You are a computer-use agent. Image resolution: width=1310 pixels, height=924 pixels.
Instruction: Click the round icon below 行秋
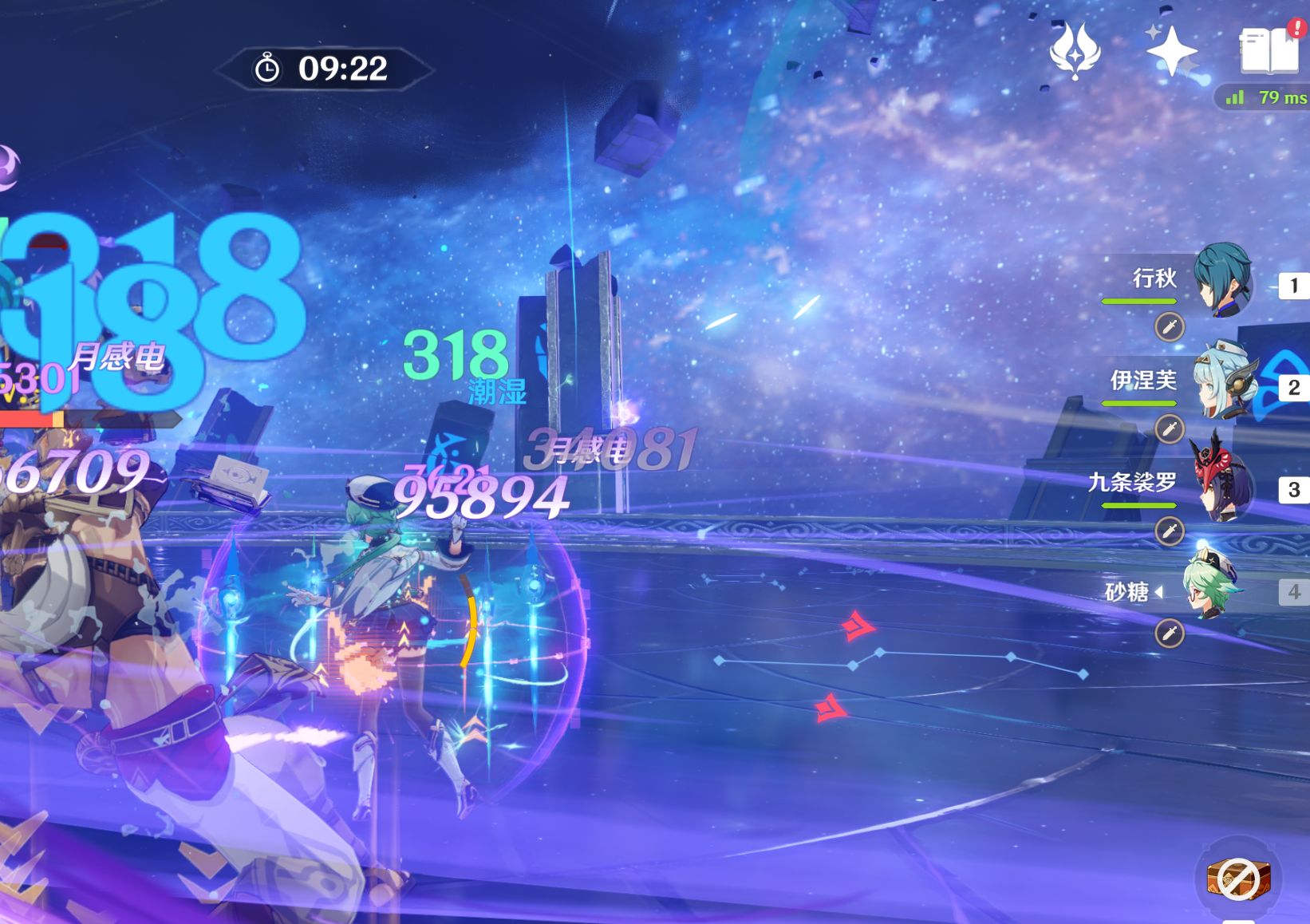click(1170, 327)
